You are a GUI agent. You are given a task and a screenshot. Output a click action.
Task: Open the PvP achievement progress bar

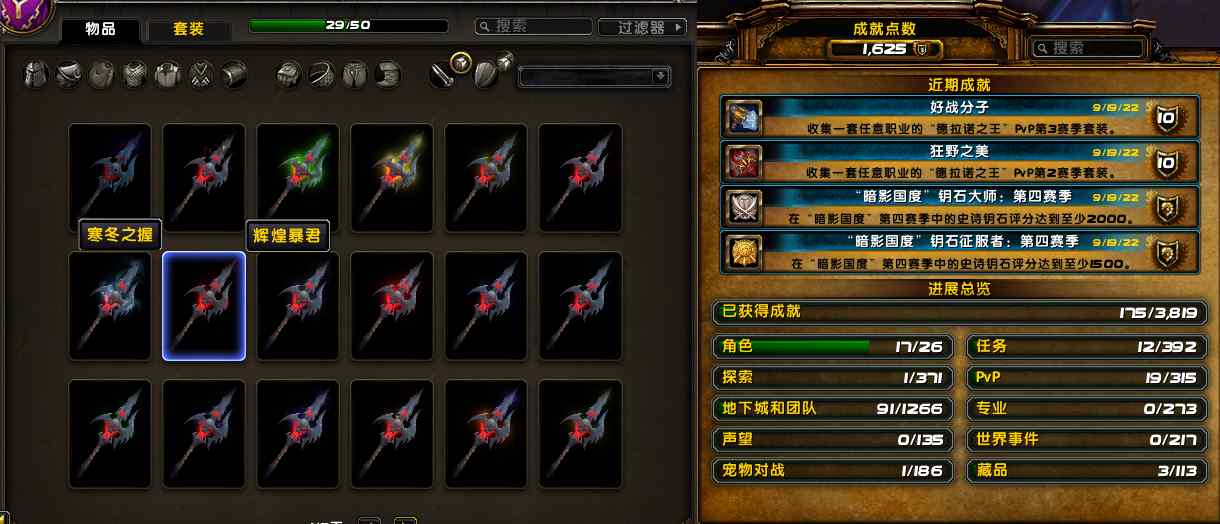pos(1086,378)
